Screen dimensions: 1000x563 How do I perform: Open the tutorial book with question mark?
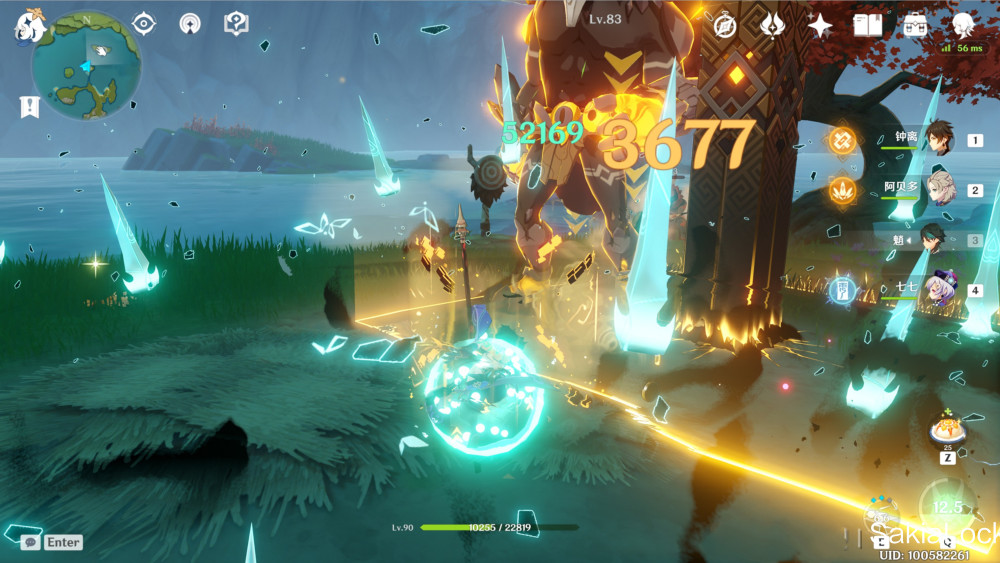tap(236, 23)
